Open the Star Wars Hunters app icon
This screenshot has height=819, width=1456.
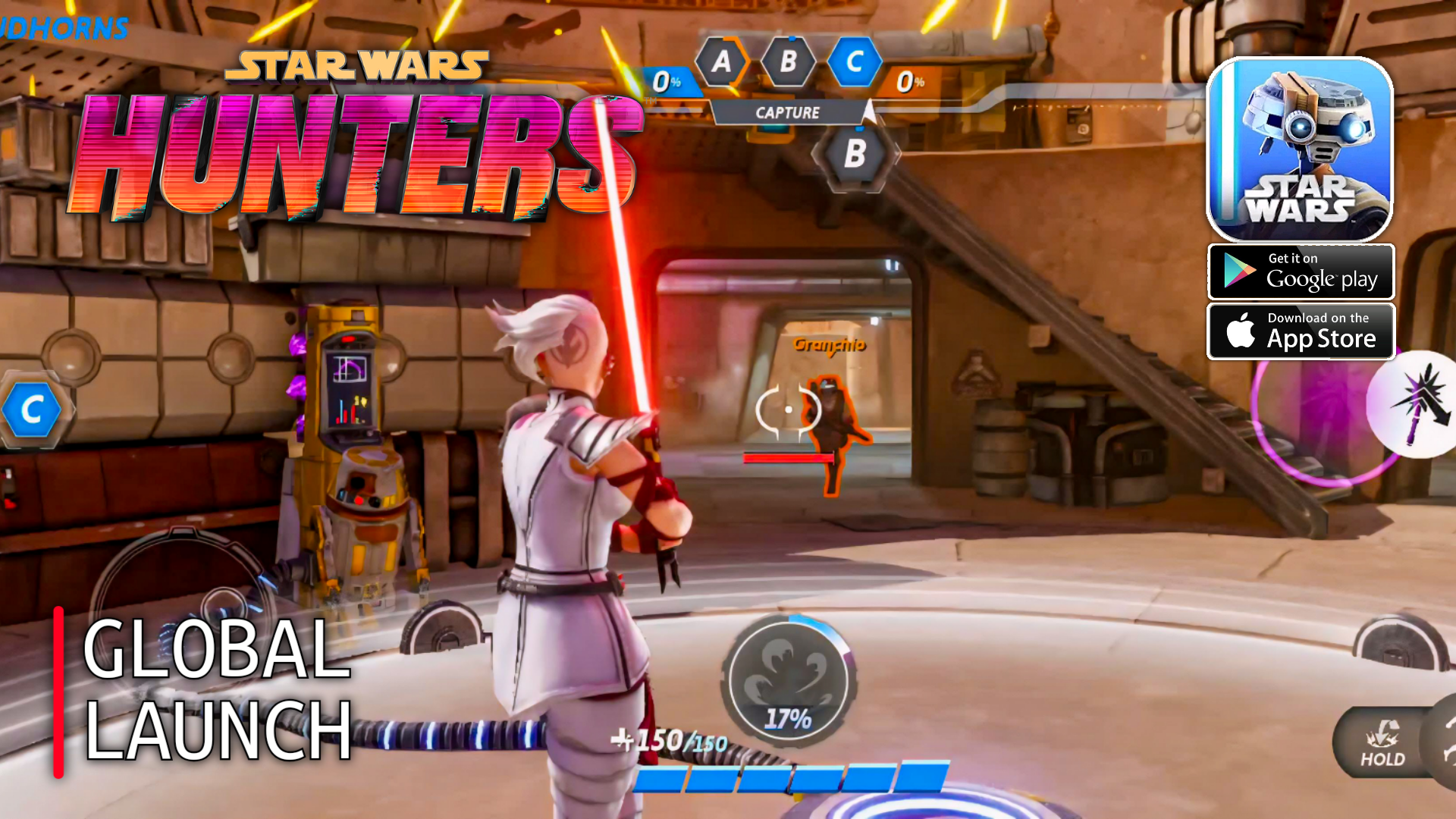[x=1300, y=149]
